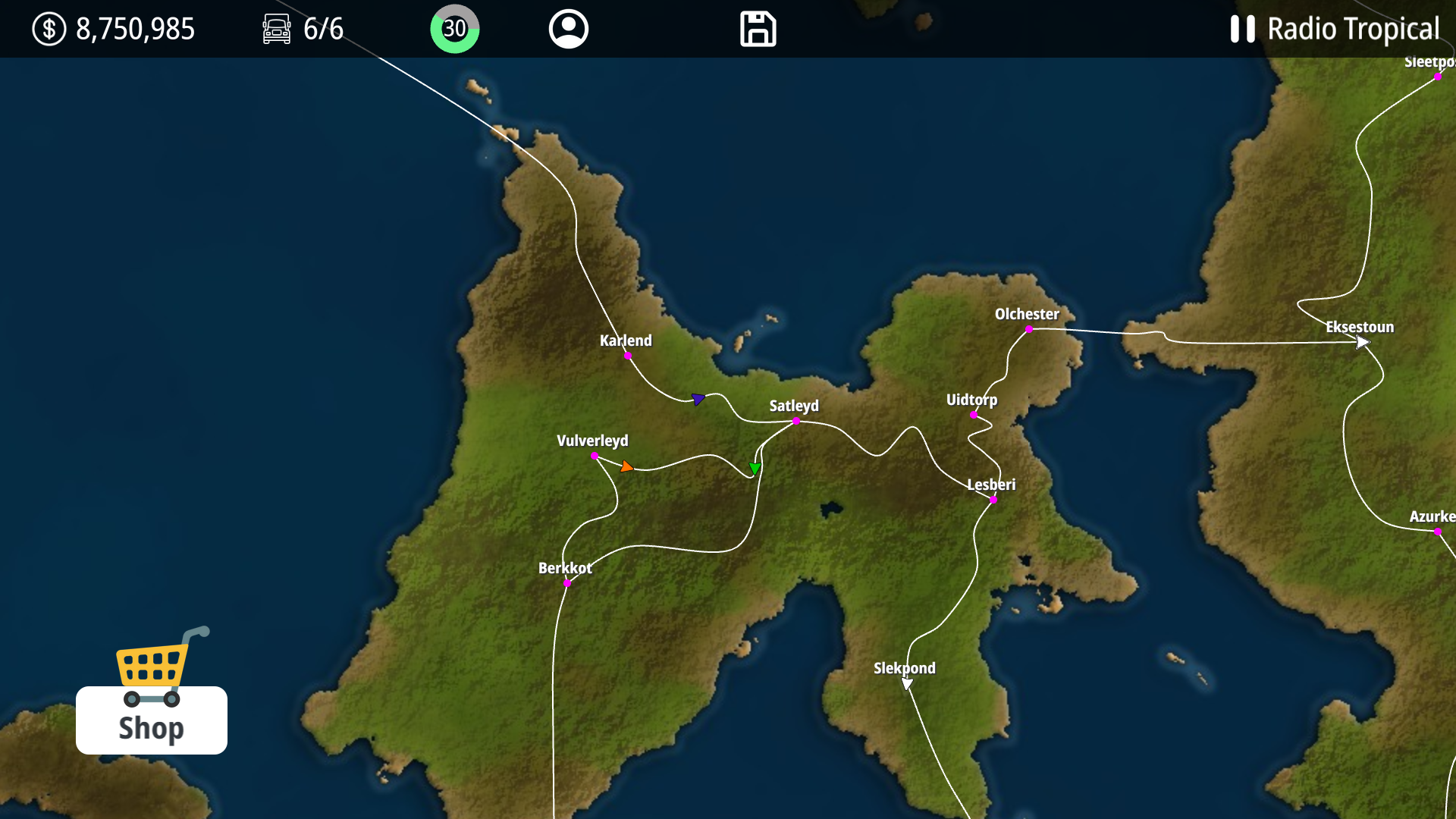Click the save game floppy disk icon

tap(758, 29)
